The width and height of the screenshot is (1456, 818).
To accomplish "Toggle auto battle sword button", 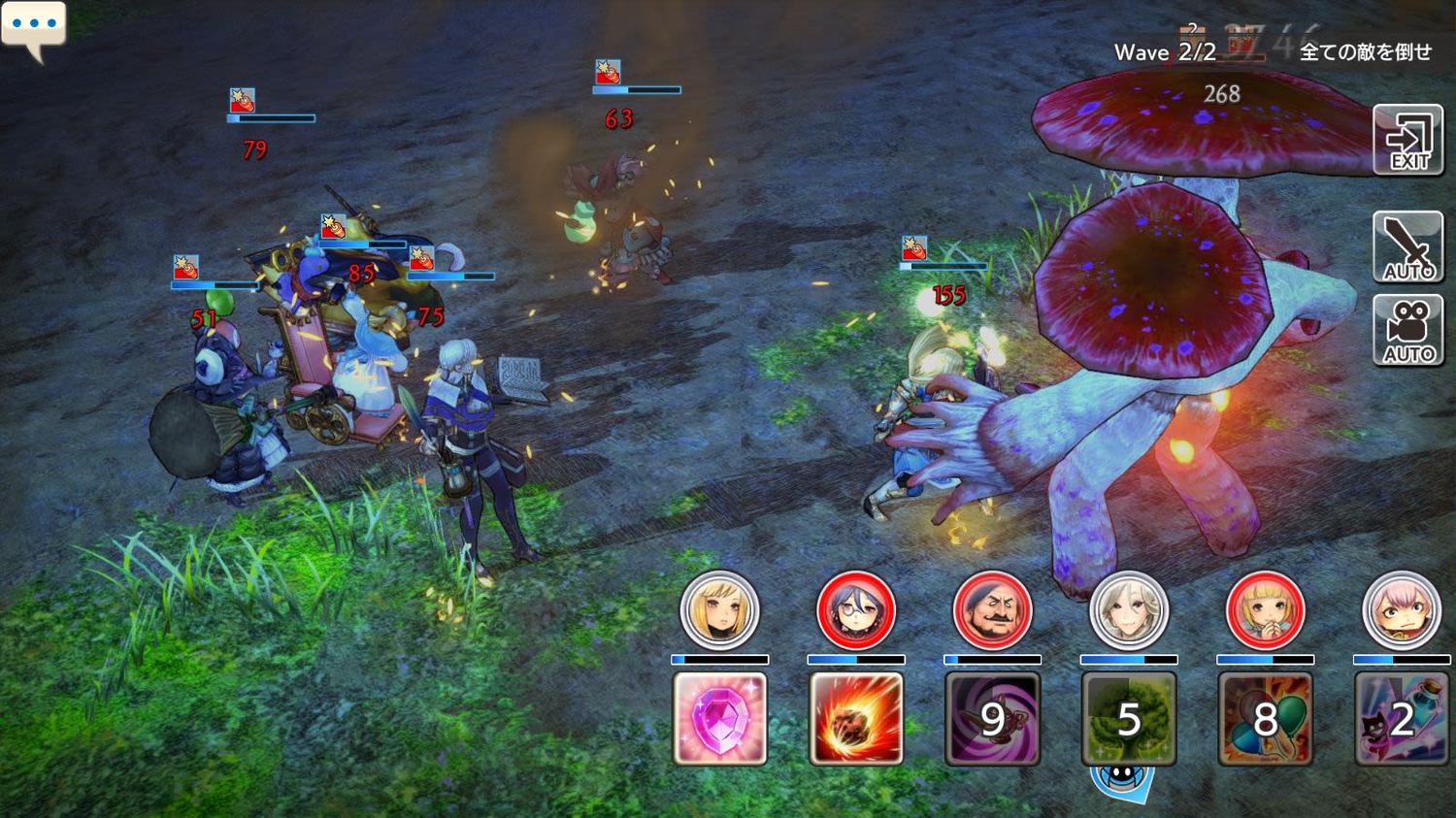I will tap(1407, 246).
